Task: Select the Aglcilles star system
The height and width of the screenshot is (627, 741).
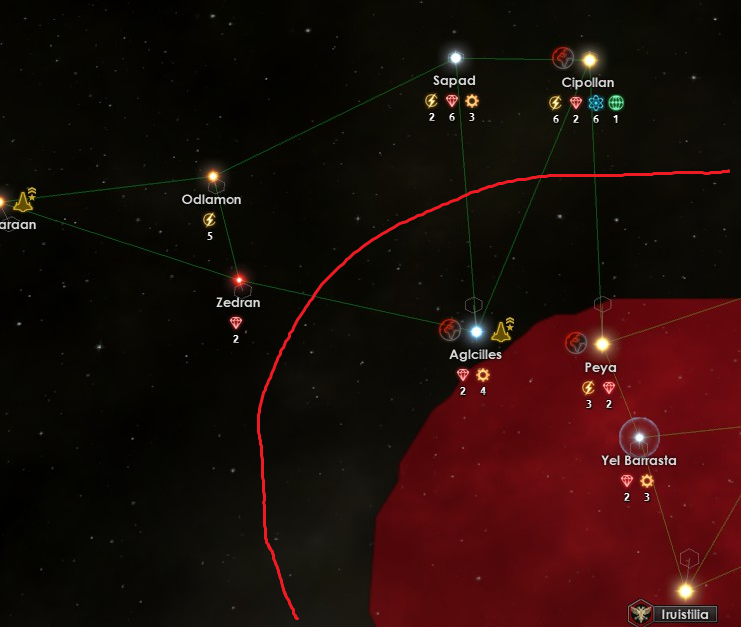Action: pyautogui.click(x=476, y=331)
